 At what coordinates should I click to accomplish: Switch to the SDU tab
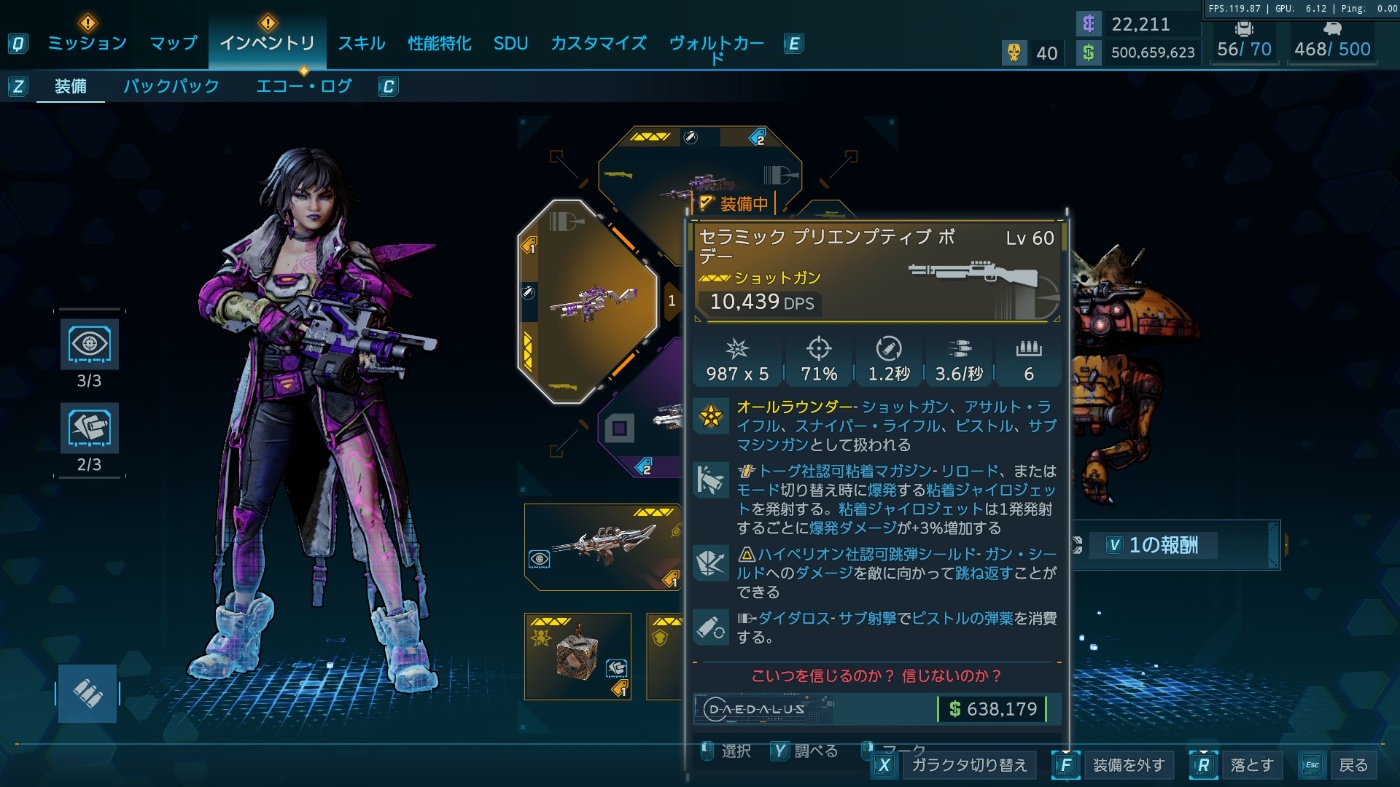(511, 43)
